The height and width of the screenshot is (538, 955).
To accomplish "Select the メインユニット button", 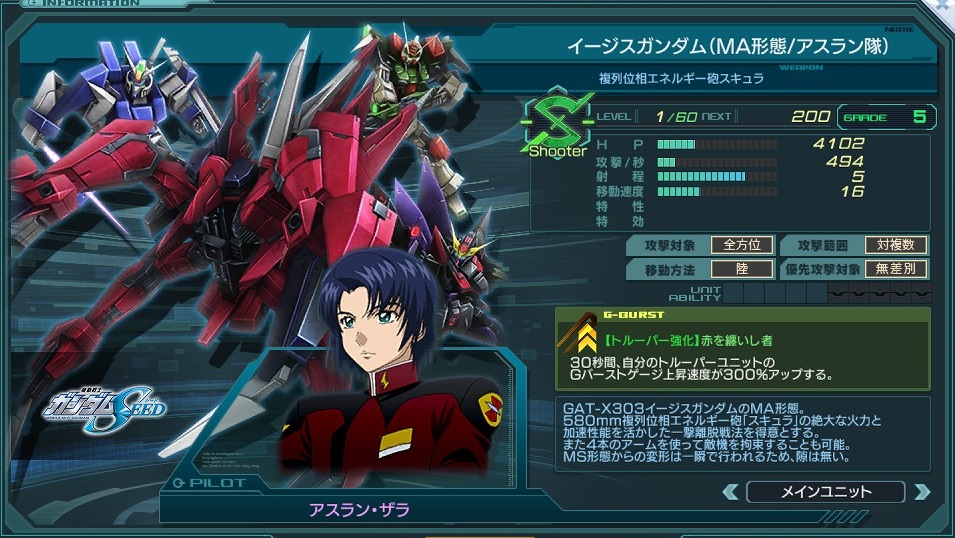I will (x=826, y=492).
